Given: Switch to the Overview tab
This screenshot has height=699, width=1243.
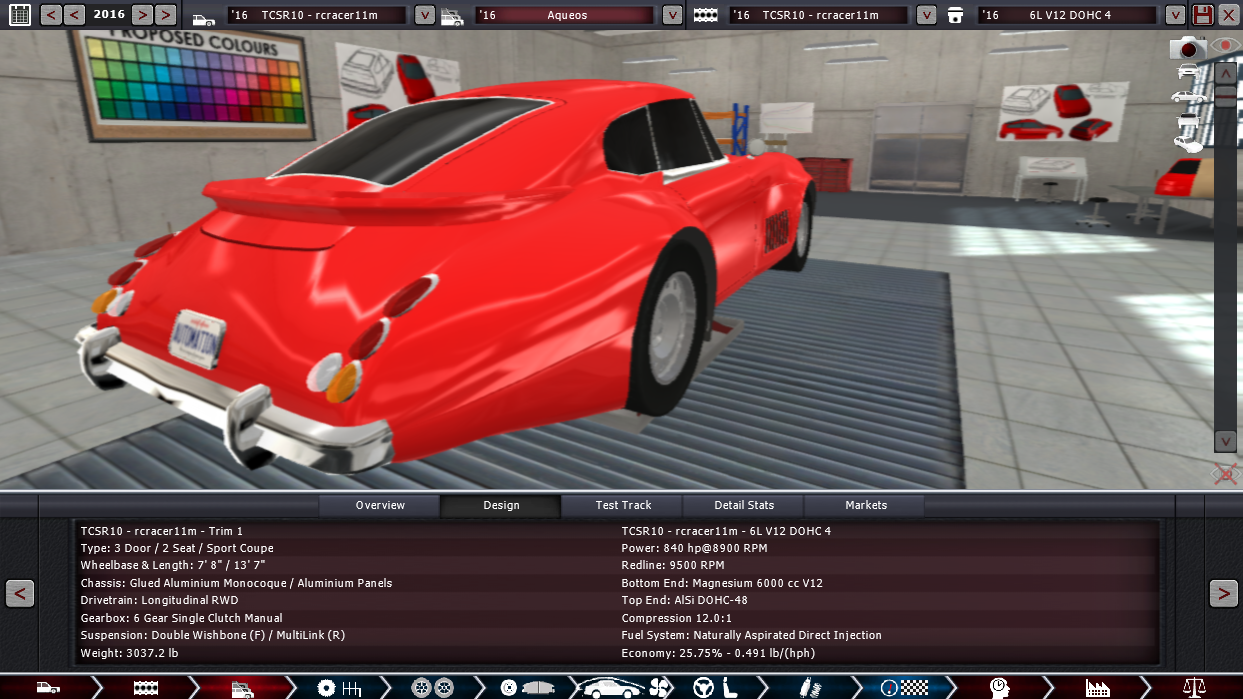Looking at the screenshot, I should [x=380, y=505].
